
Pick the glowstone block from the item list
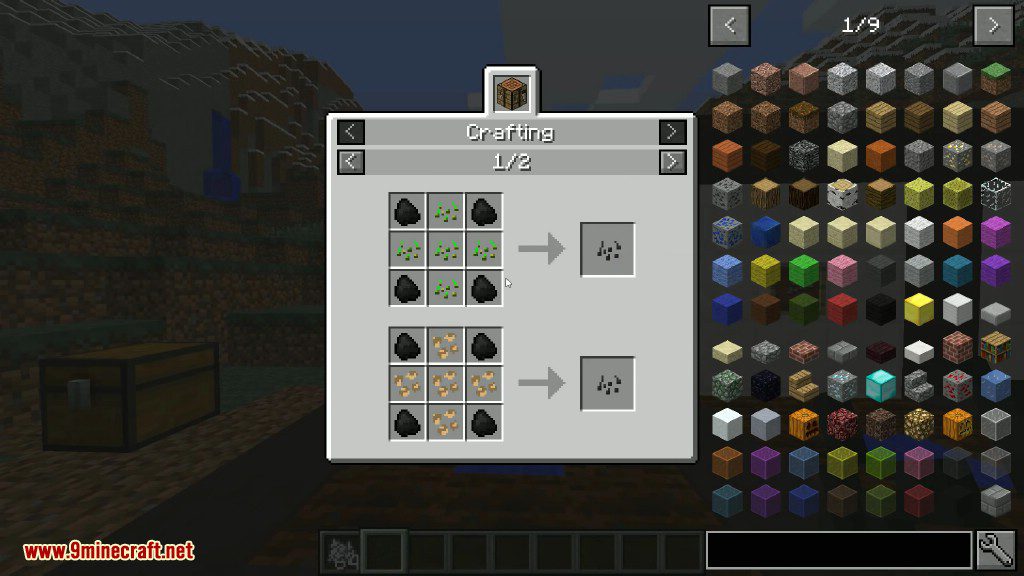[919, 422]
